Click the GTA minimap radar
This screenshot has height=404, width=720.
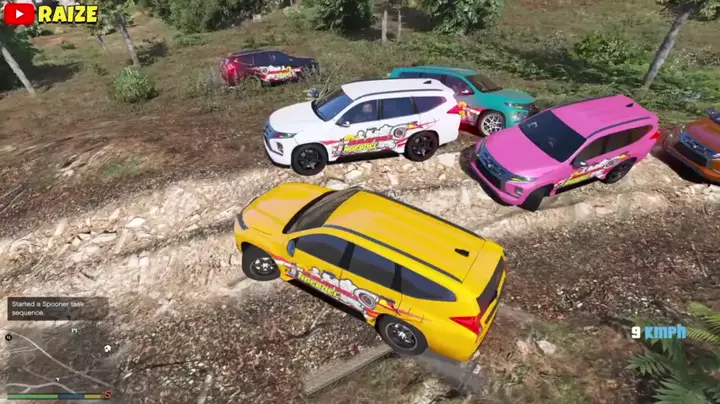[57, 358]
